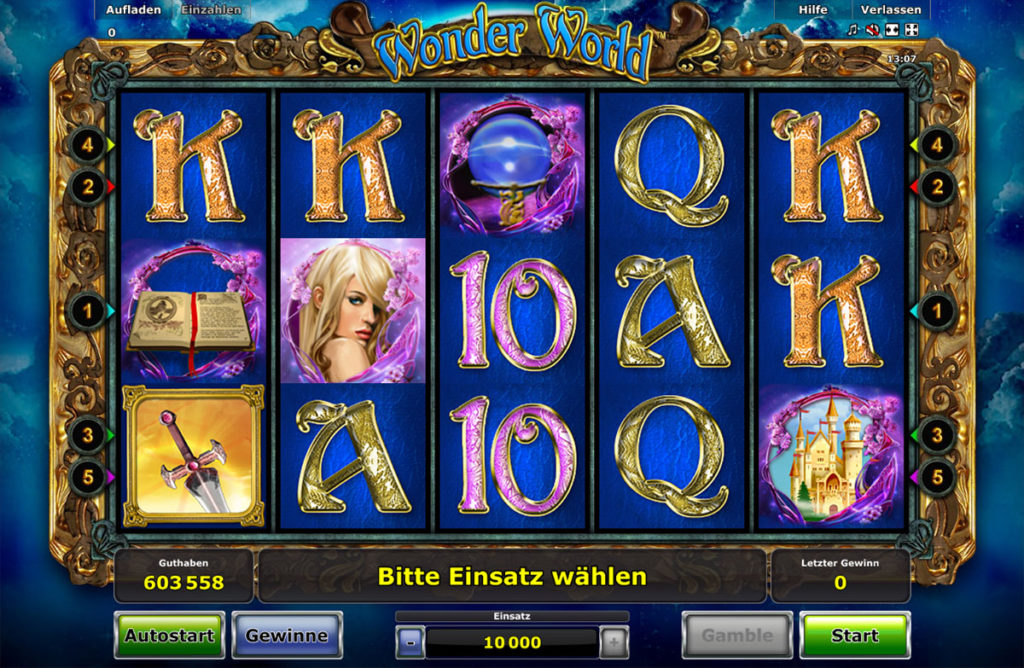Screen dimensions: 1024x668
Task: Open the Gewinne paytable
Action: click(x=287, y=635)
